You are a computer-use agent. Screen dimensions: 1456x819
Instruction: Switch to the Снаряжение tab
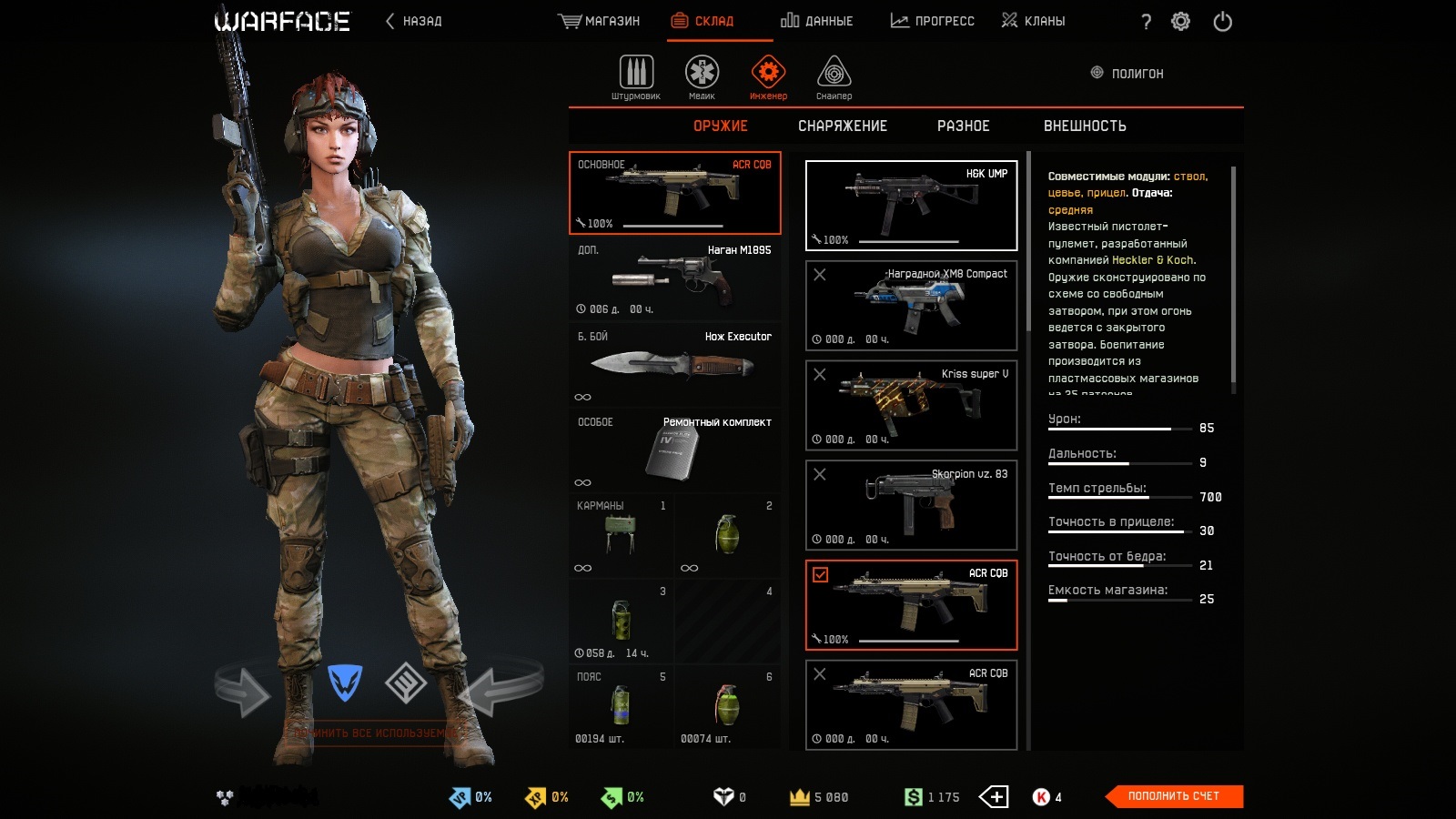842,126
